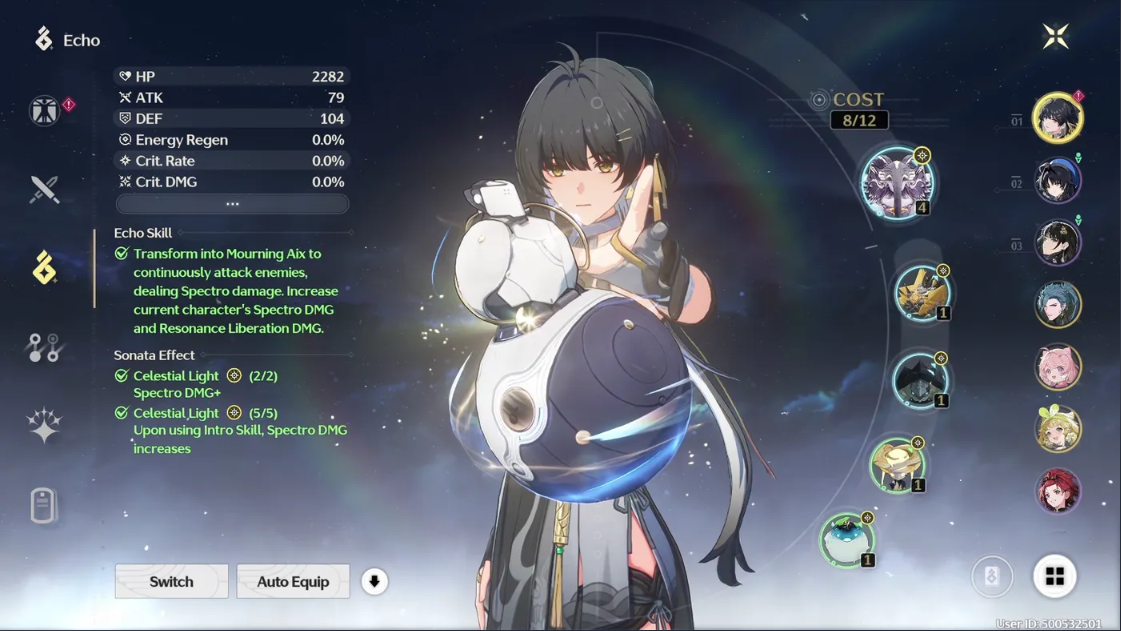This screenshot has height=631, width=1121.
Task: Open the bottom profile card tab
Action: (43, 505)
